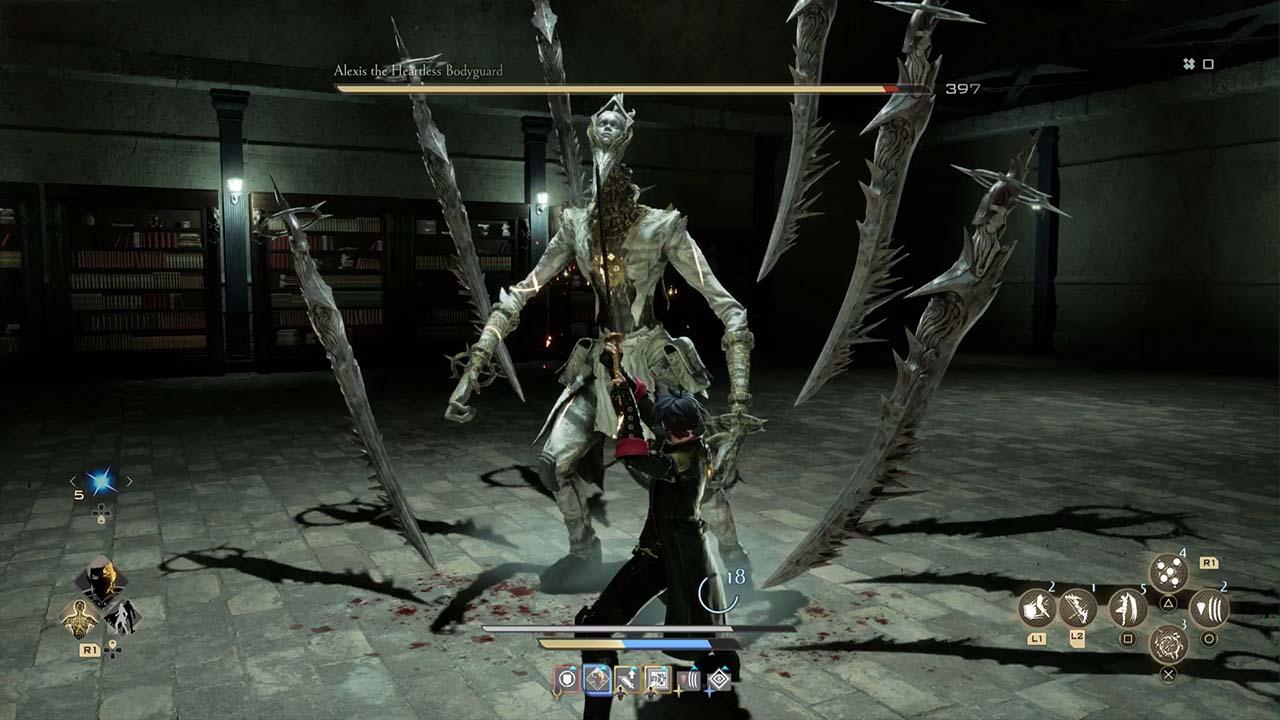Image resolution: width=1280 pixels, height=720 pixels.
Task: Cycle quick item with the left arrow
Action: coord(72,481)
